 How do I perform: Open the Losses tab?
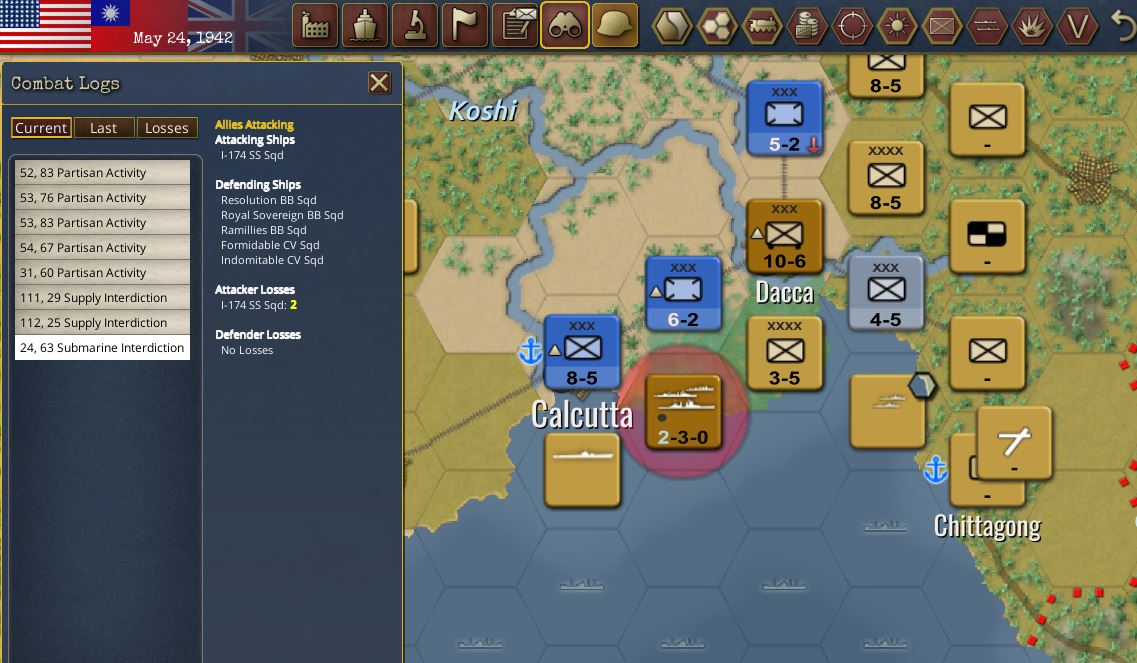(x=166, y=128)
